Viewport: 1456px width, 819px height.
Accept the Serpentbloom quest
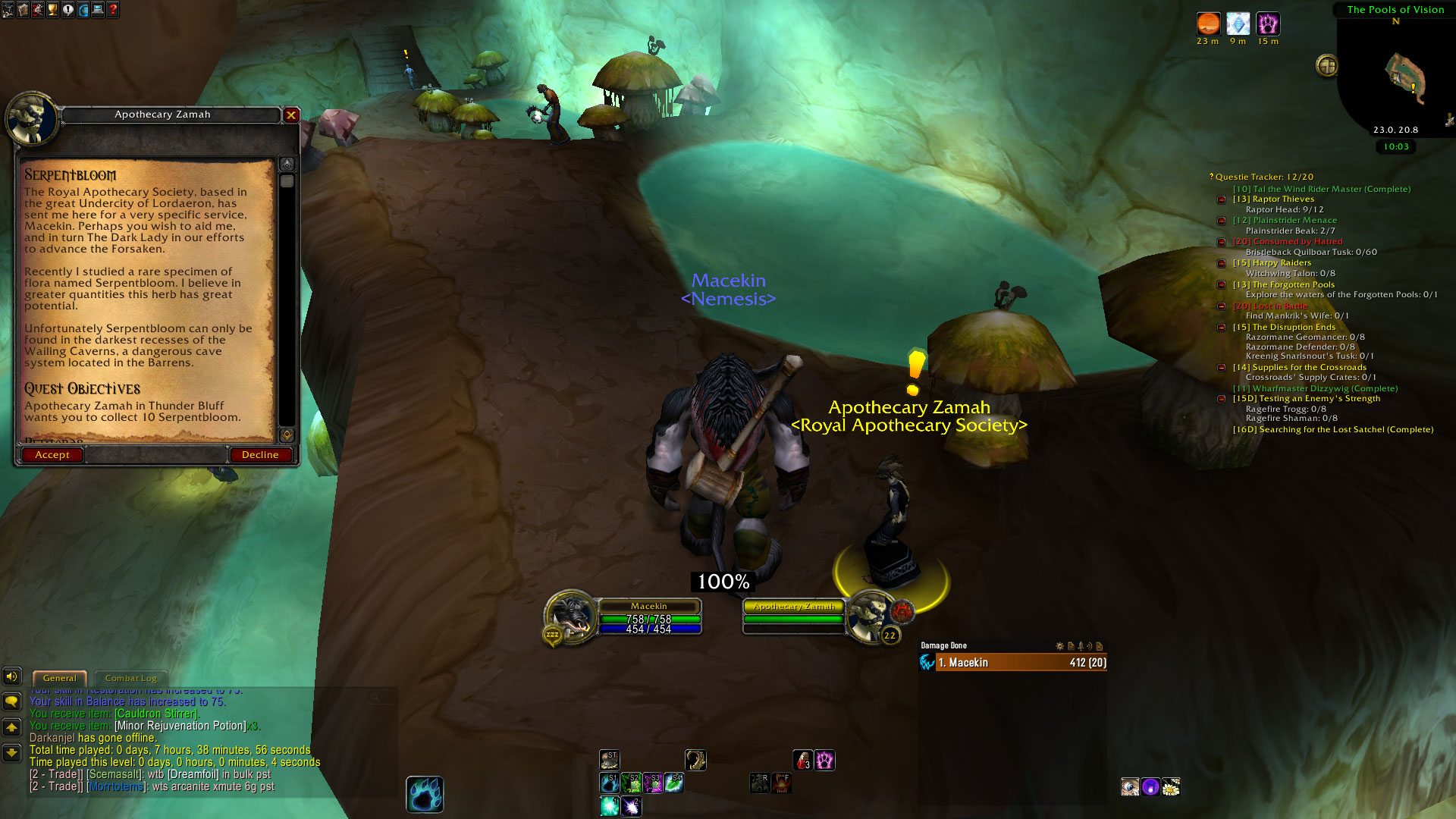52,455
